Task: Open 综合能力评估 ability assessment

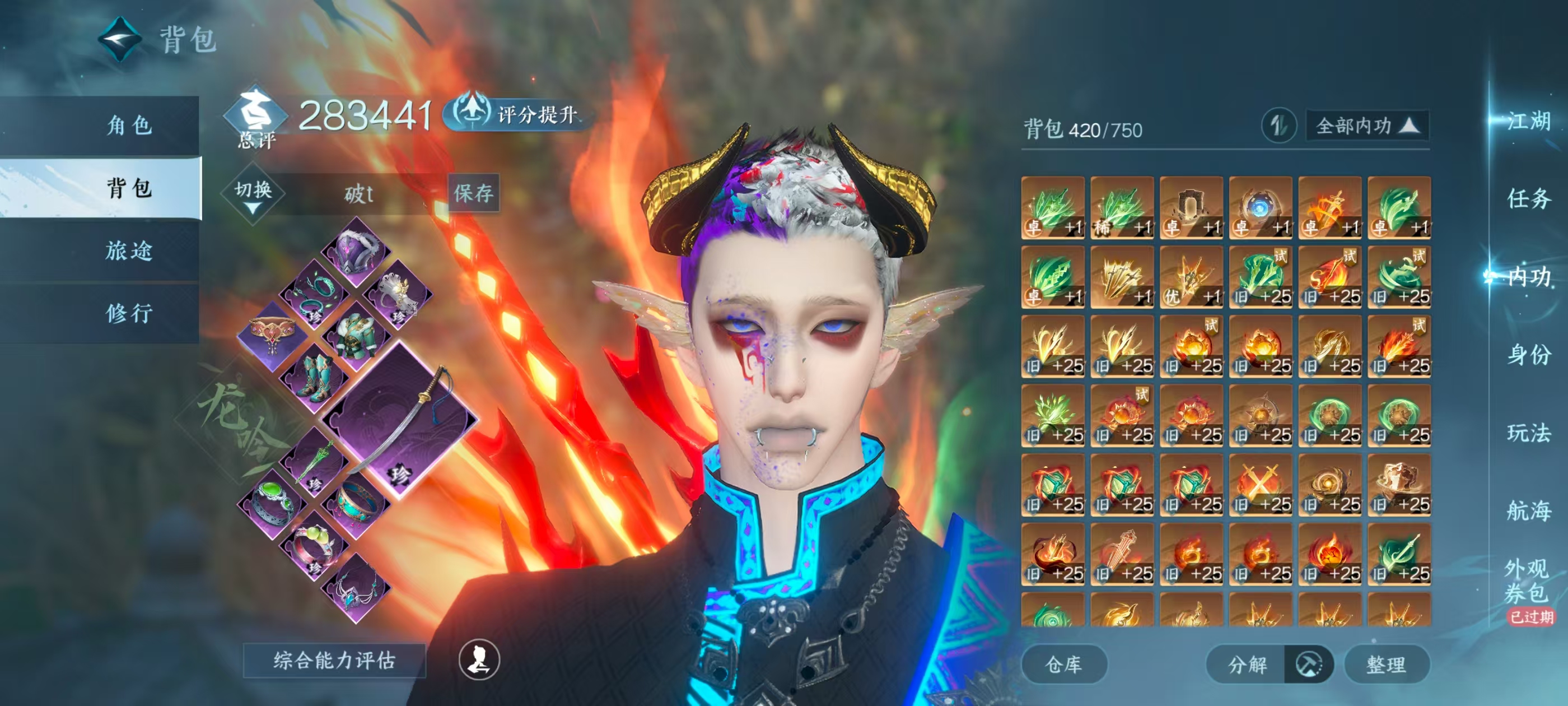Action: [x=334, y=660]
